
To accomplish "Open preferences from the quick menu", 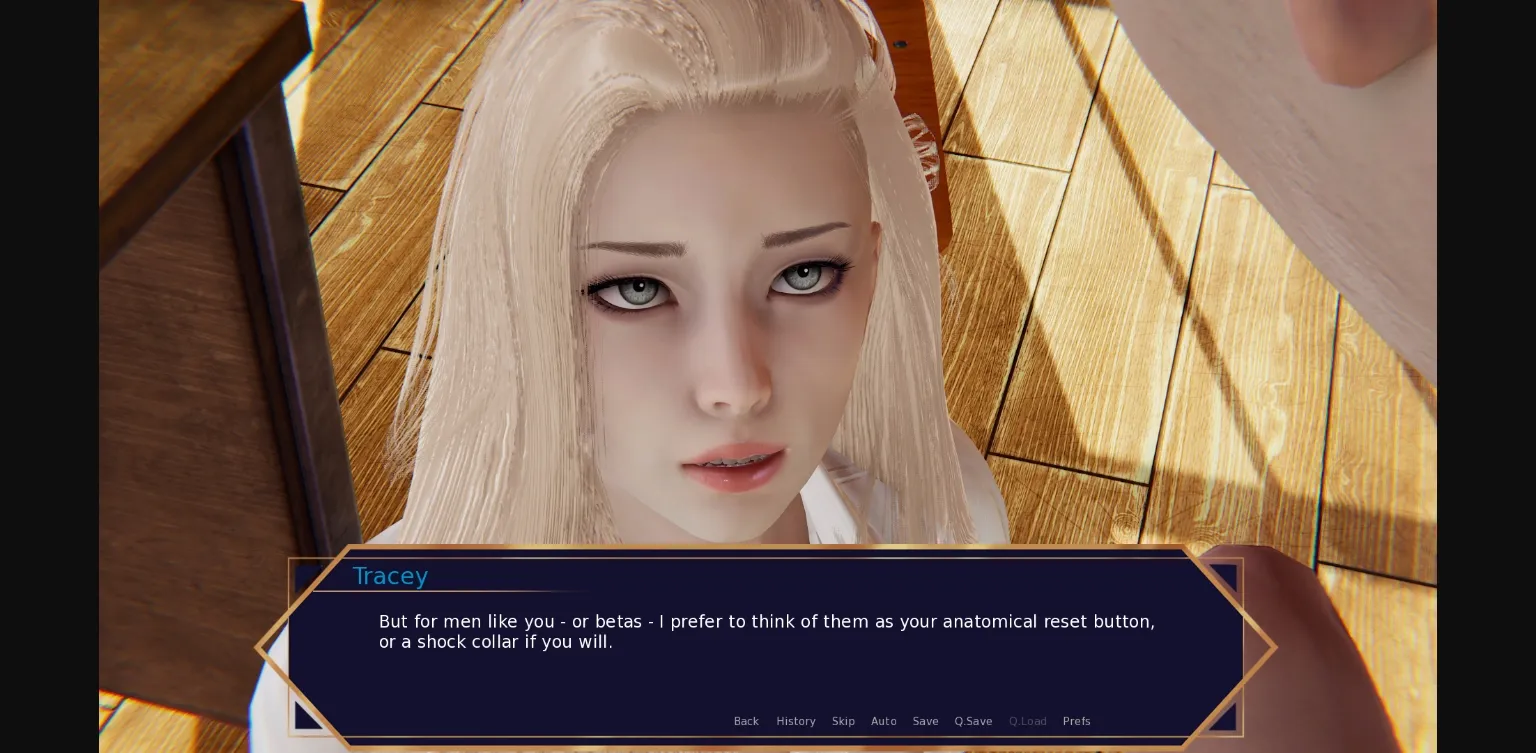I will point(1076,721).
